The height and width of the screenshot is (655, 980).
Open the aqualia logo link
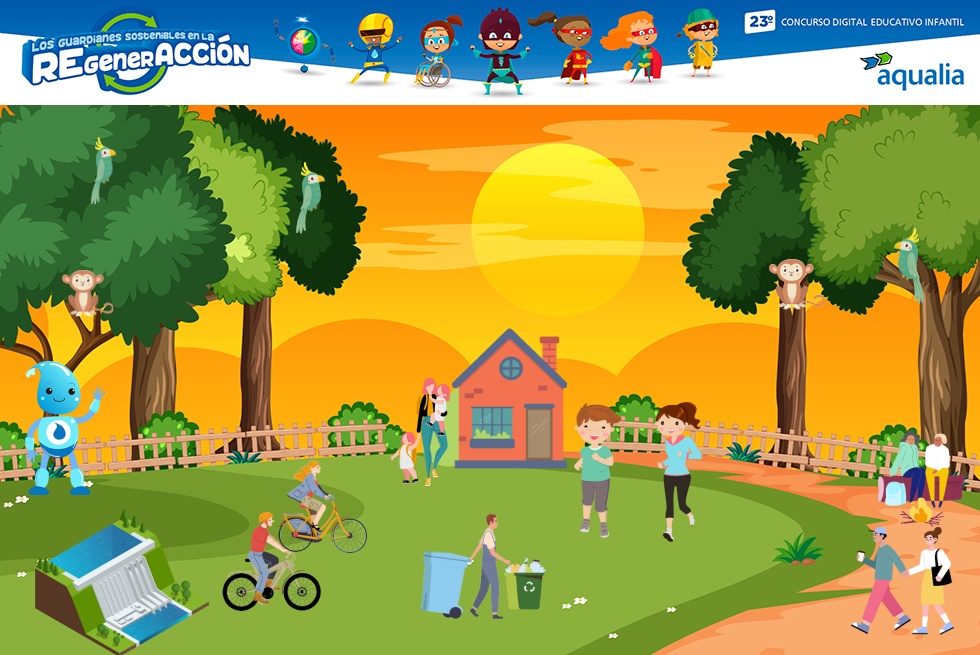point(912,70)
